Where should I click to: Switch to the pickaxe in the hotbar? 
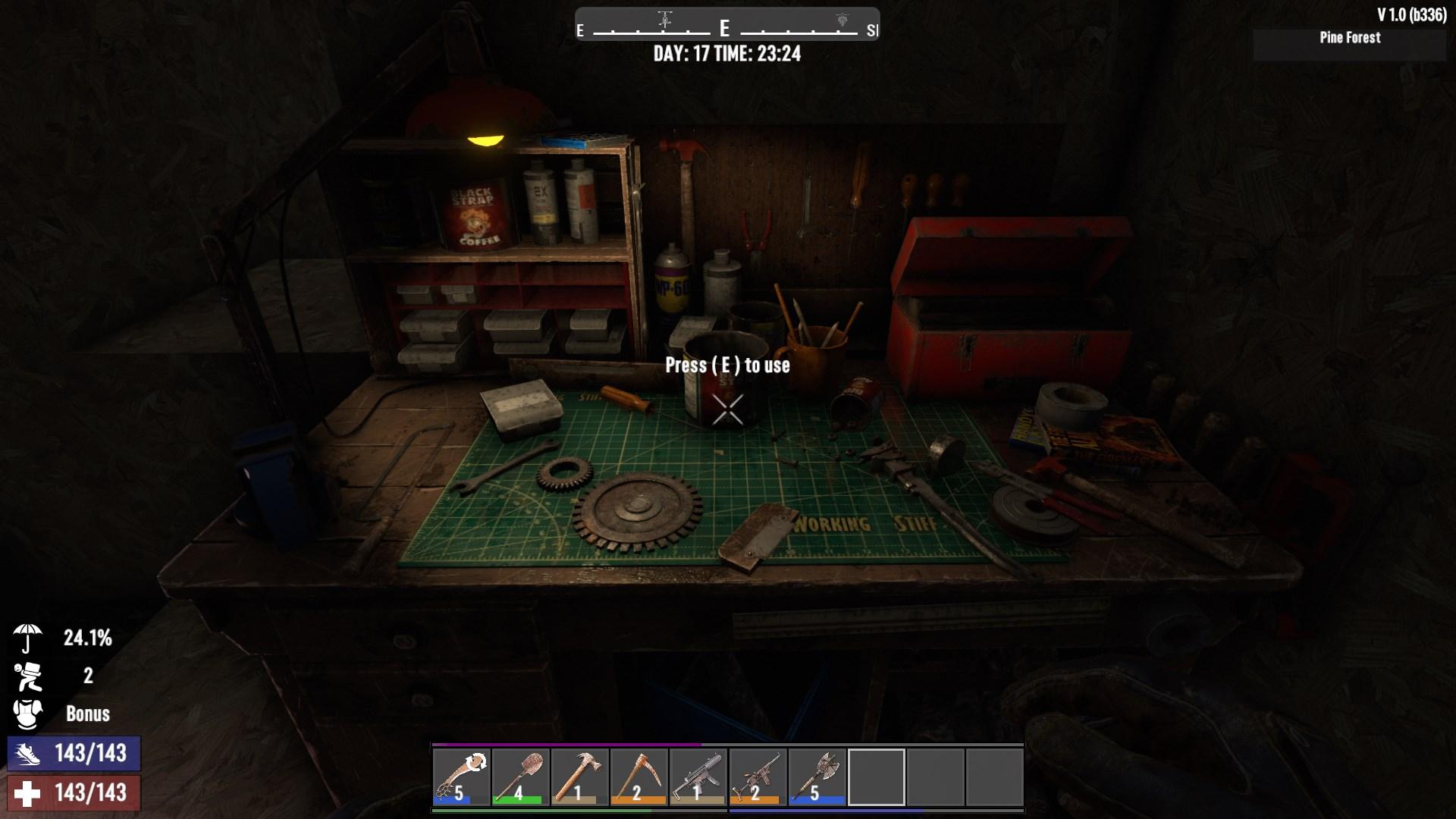click(x=639, y=777)
